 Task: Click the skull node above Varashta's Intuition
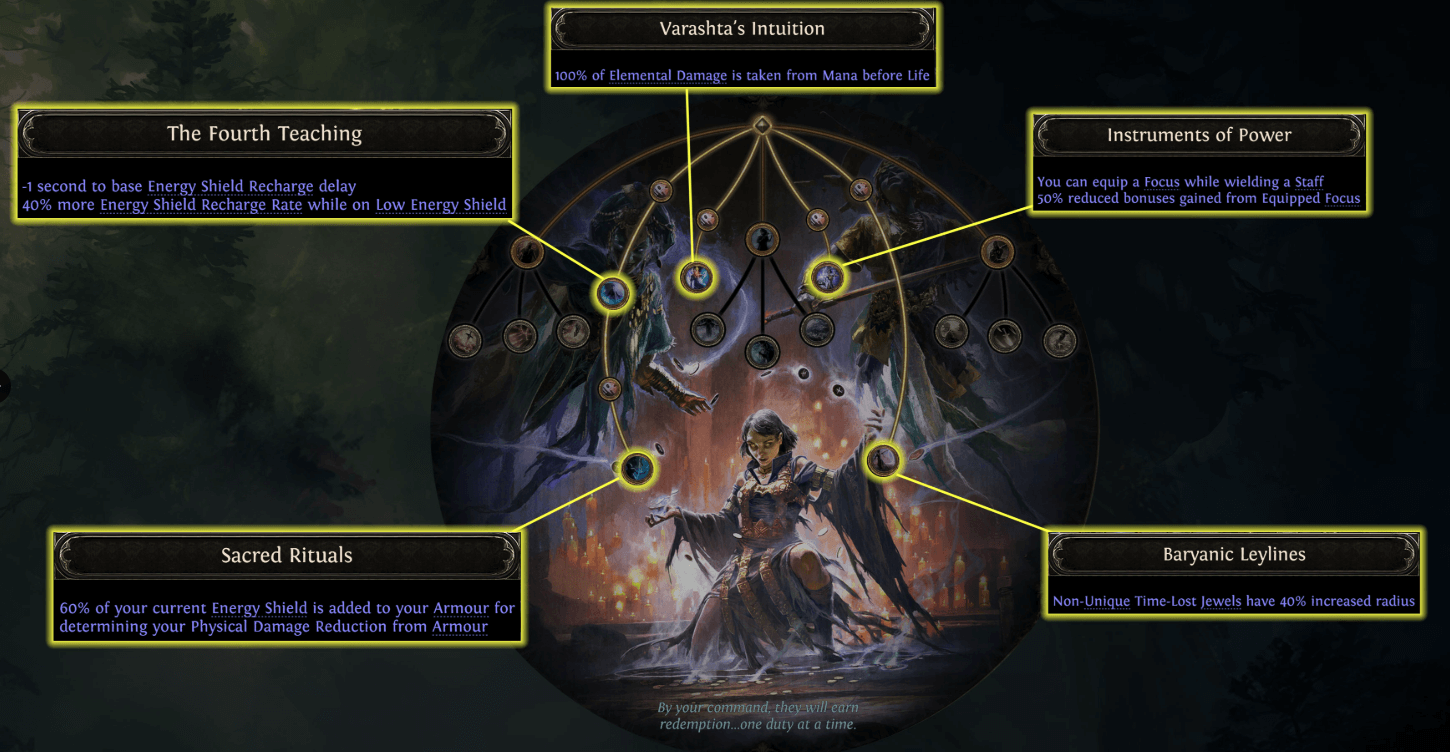(x=707, y=218)
